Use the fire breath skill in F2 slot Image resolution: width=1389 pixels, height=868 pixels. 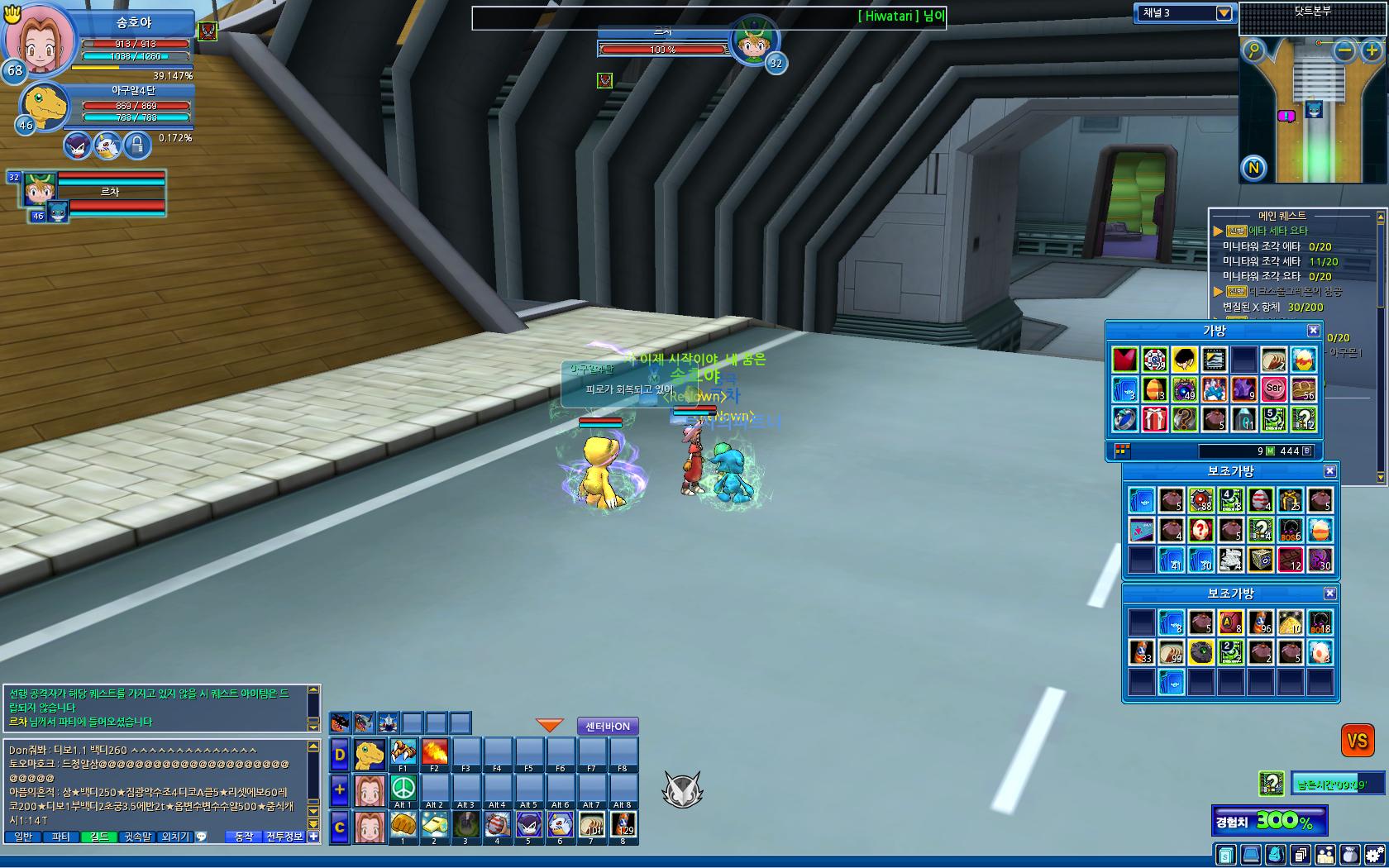[x=434, y=751]
